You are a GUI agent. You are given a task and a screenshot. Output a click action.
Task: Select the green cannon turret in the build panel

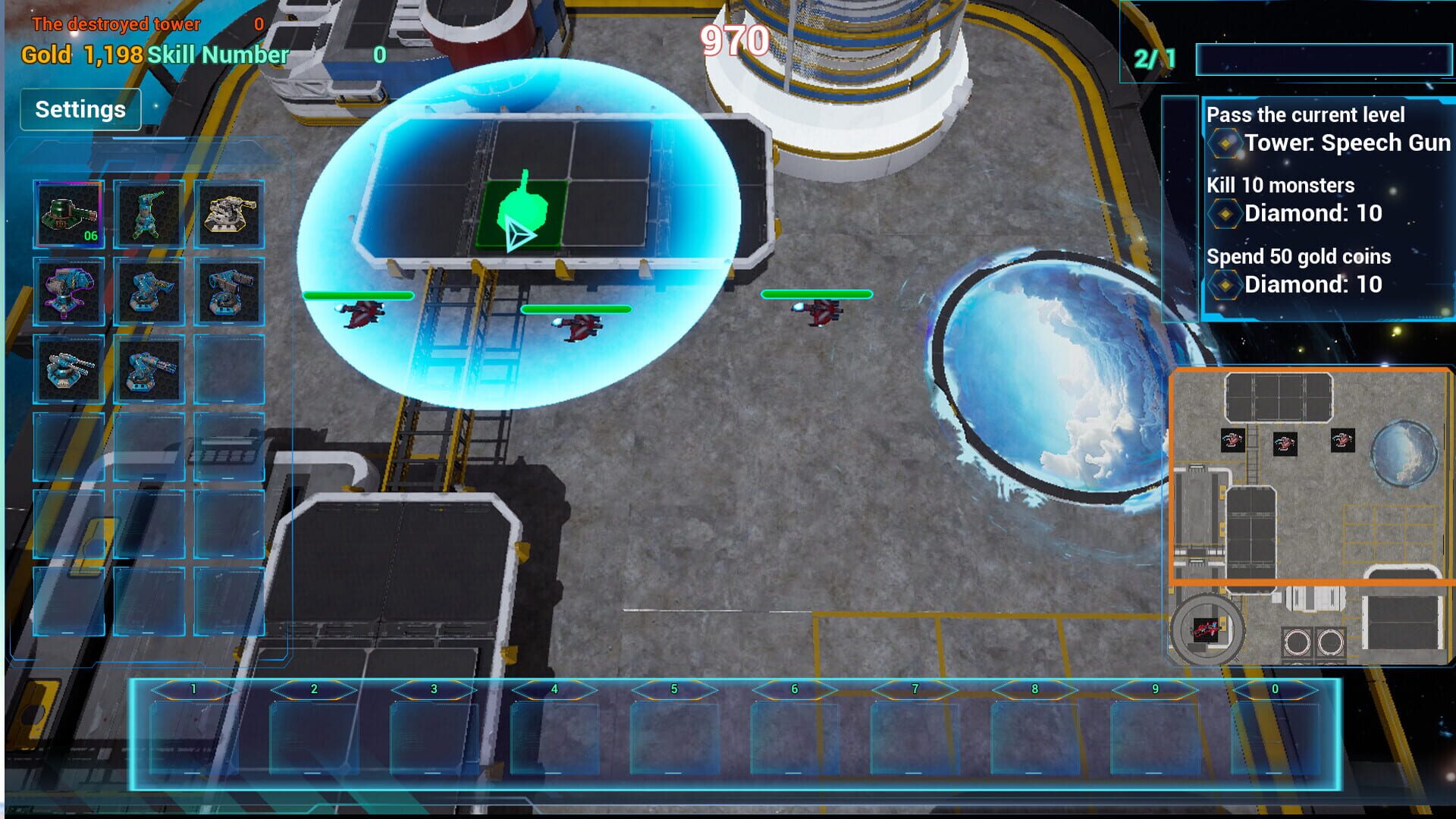point(148,215)
